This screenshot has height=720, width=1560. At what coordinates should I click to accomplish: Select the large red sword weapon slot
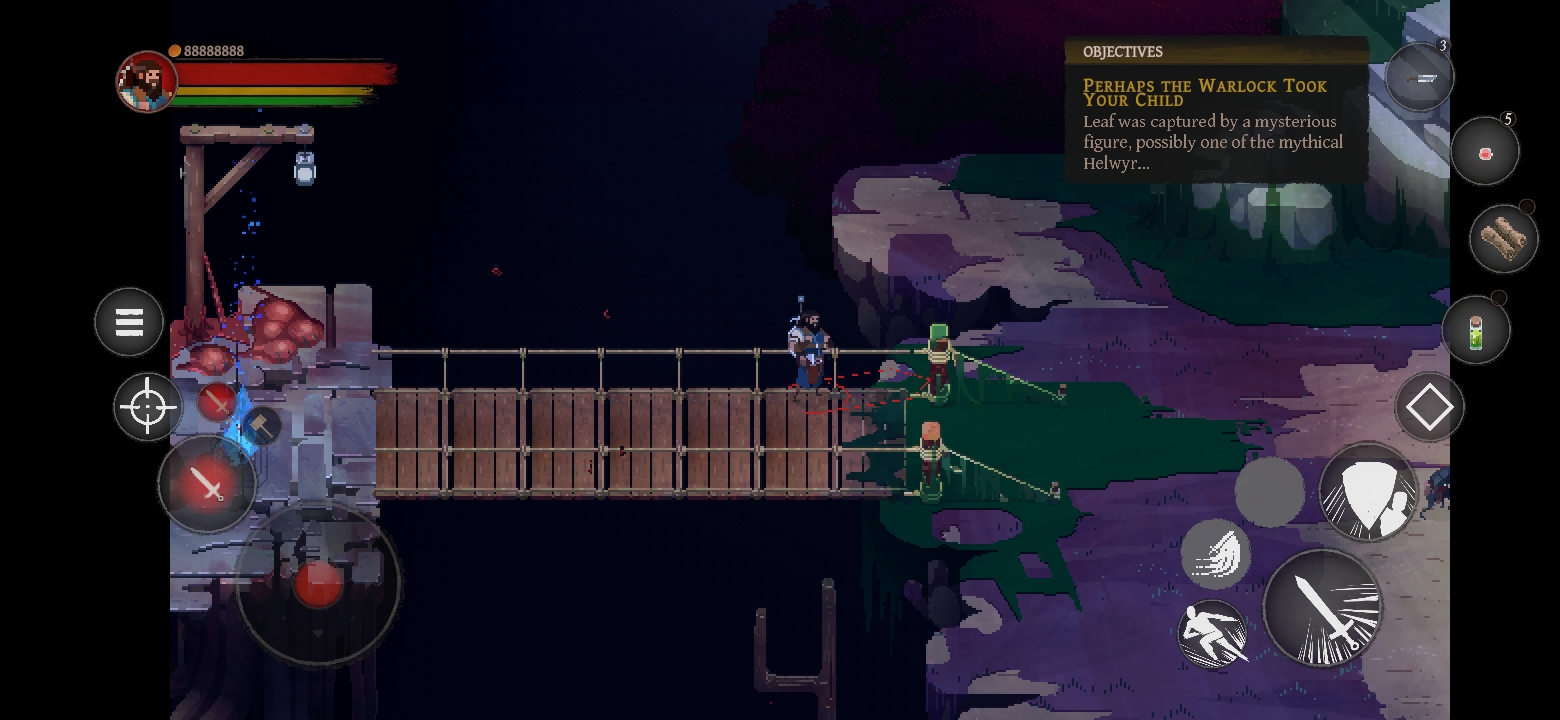click(207, 485)
